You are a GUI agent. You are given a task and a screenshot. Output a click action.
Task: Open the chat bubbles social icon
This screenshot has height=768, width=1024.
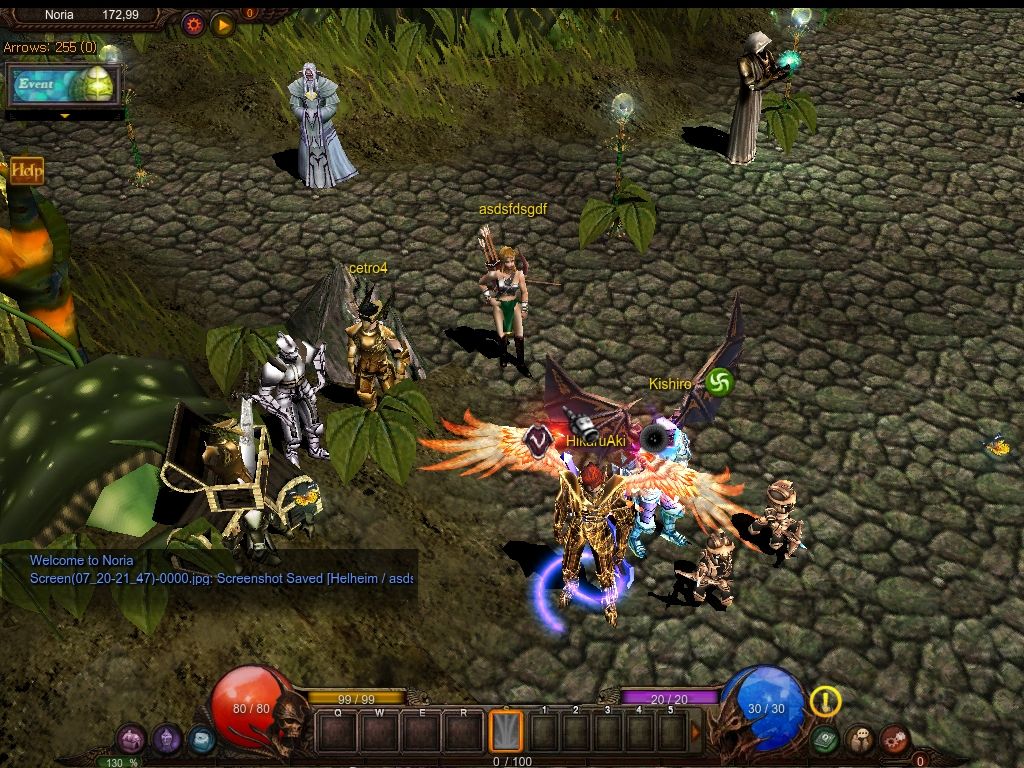pos(859,740)
